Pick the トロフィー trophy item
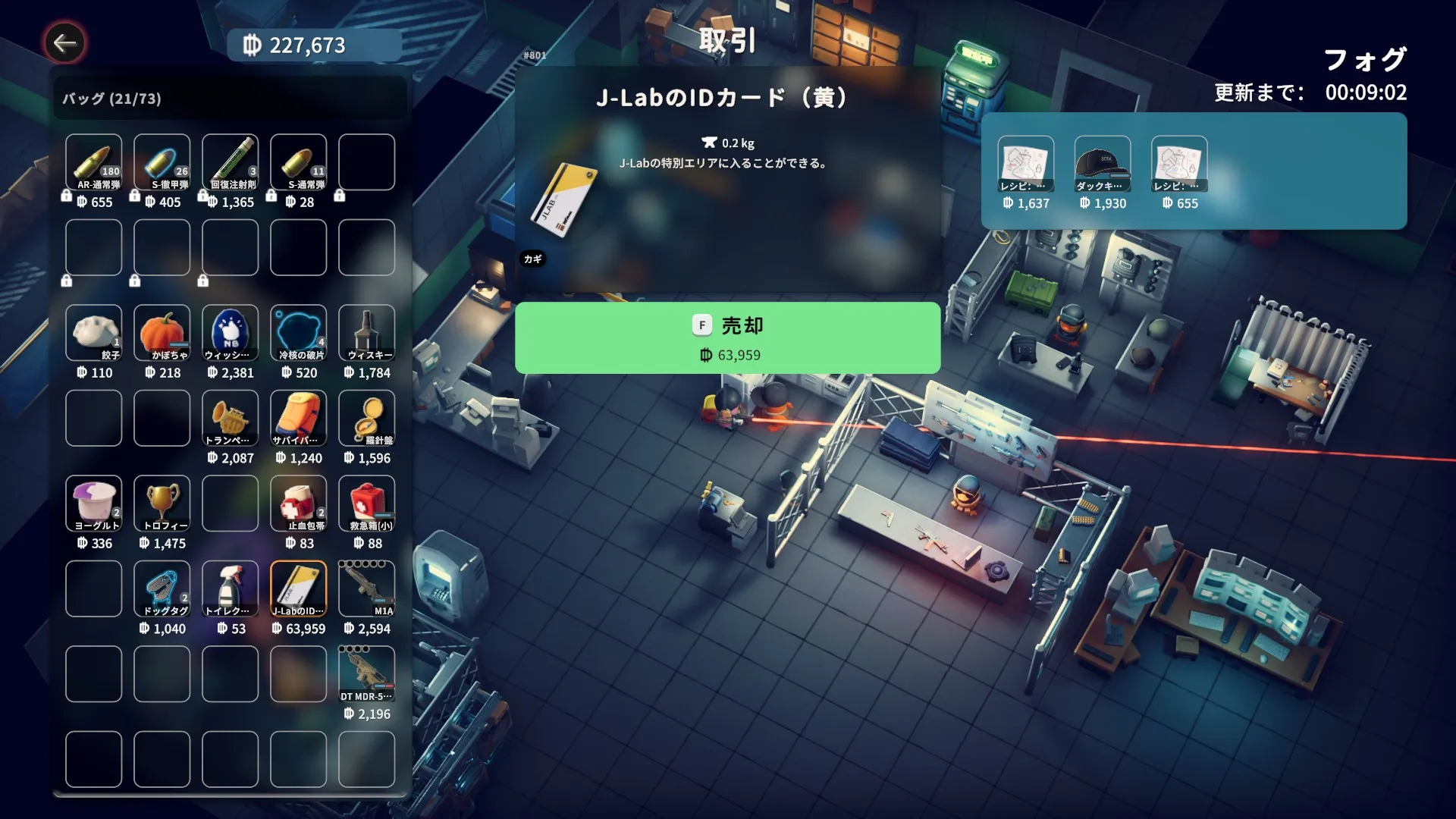Viewport: 1456px width, 819px height. tap(162, 504)
